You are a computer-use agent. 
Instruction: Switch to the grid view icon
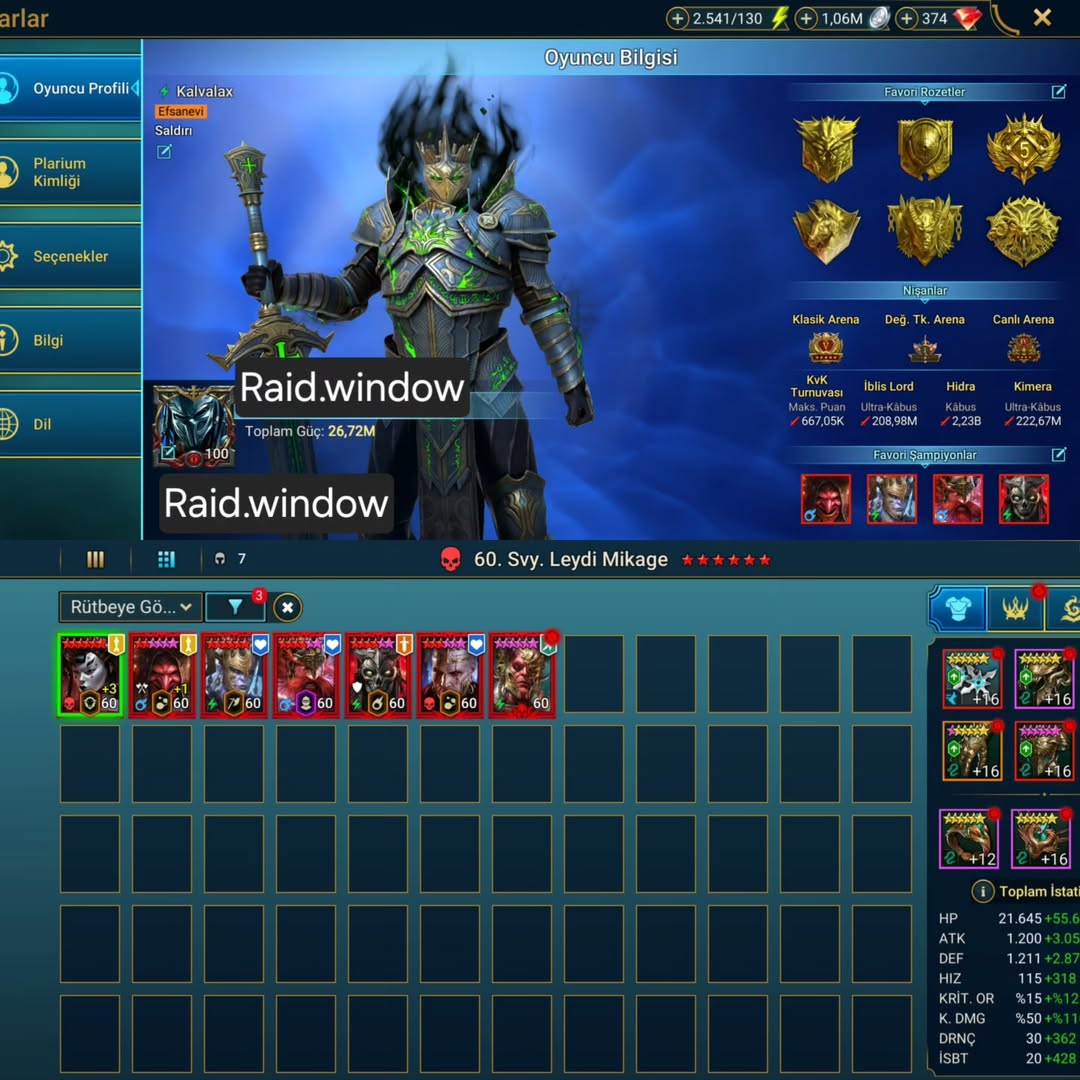click(x=166, y=559)
